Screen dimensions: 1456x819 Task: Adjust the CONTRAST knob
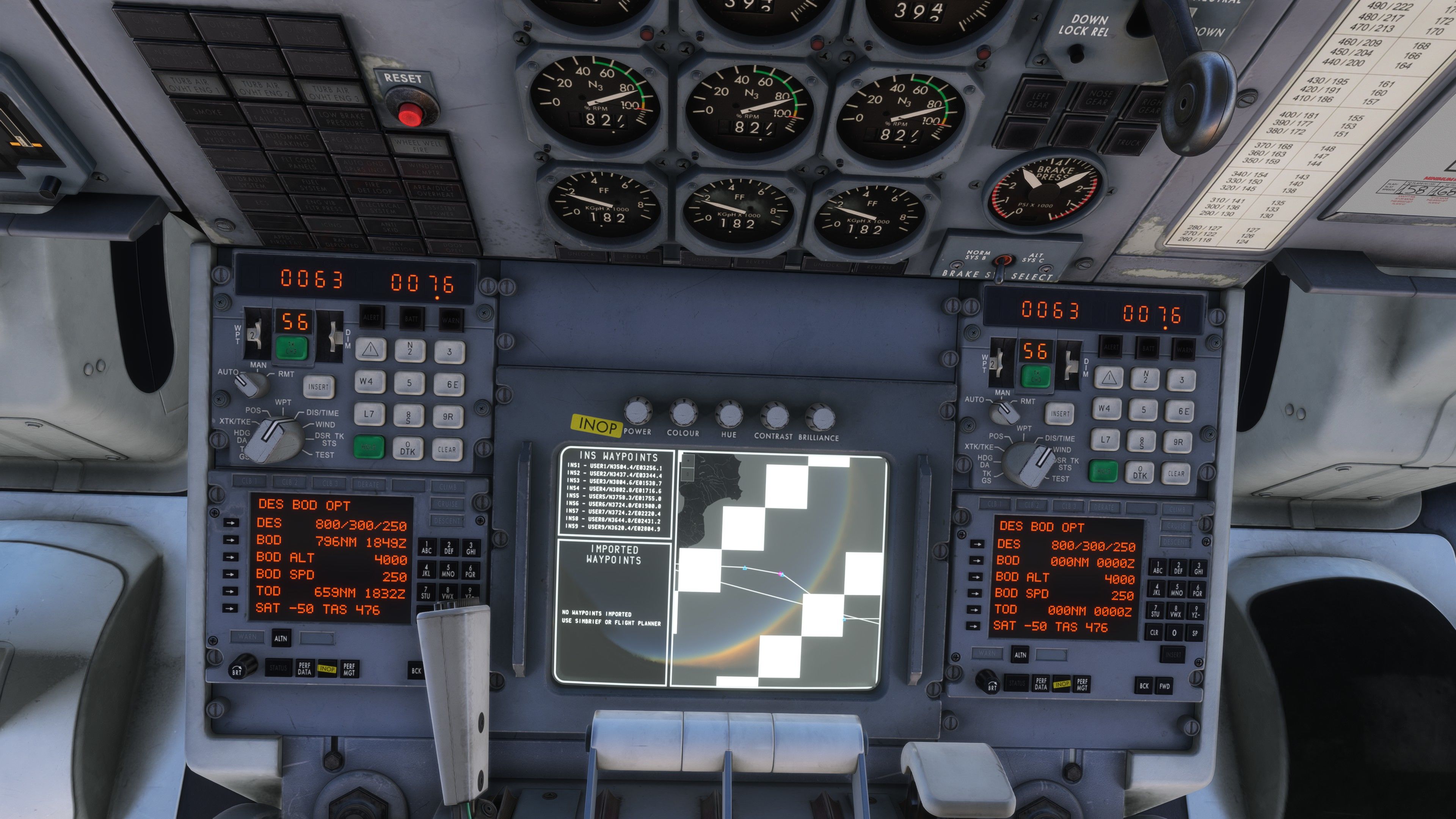click(x=774, y=416)
